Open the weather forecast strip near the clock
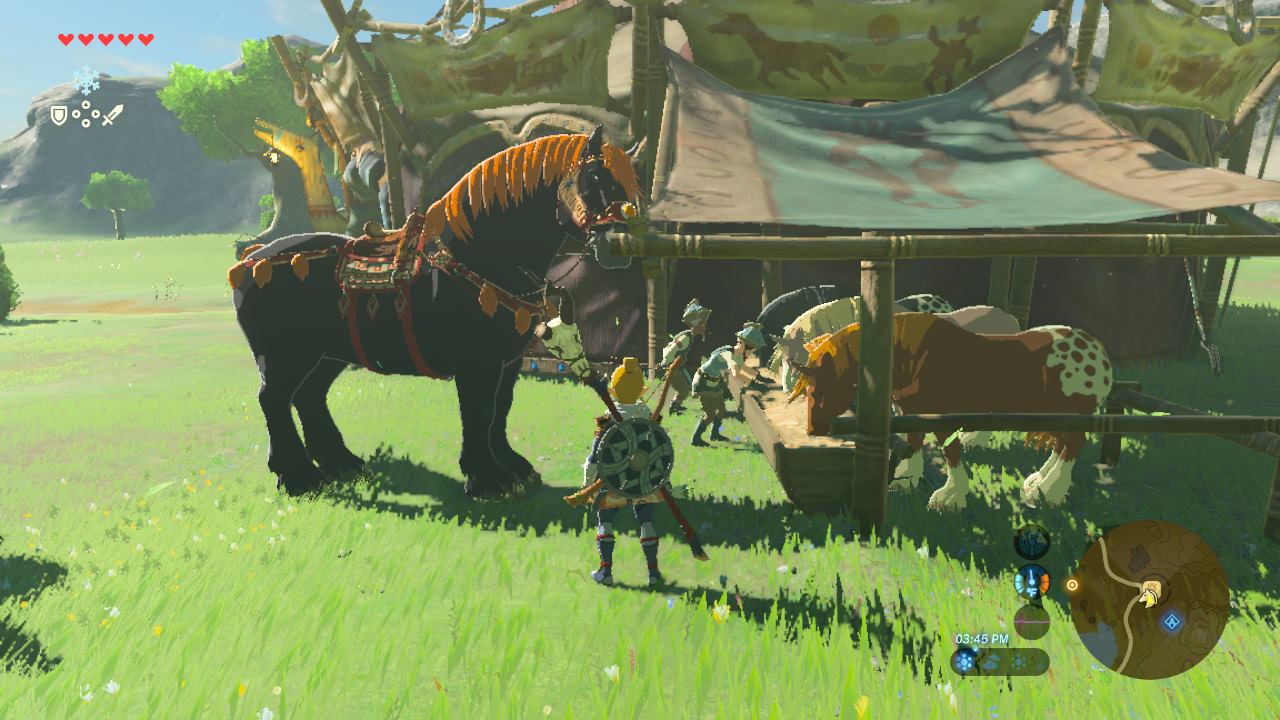The width and height of the screenshot is (1280, 720). pos(999,660)
